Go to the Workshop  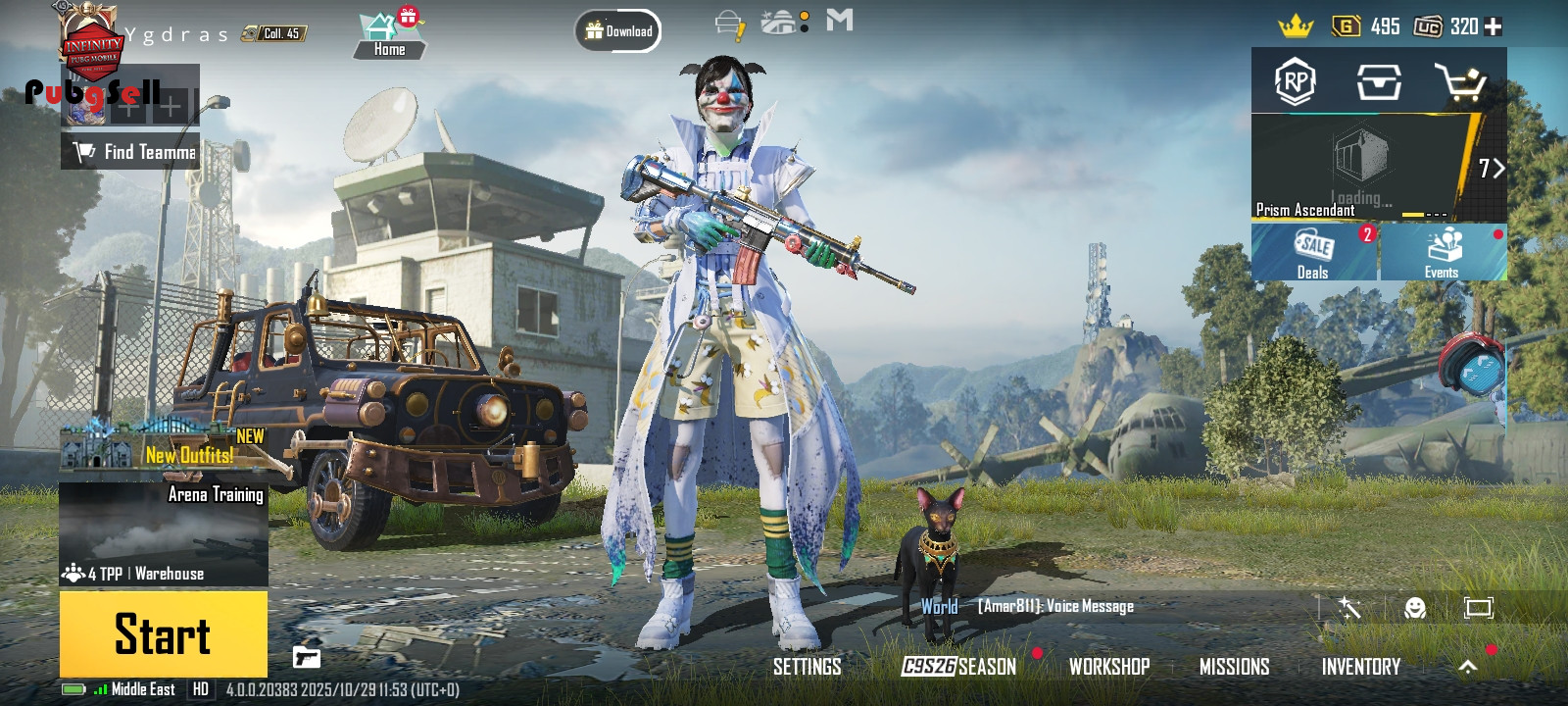(1108, 667)
